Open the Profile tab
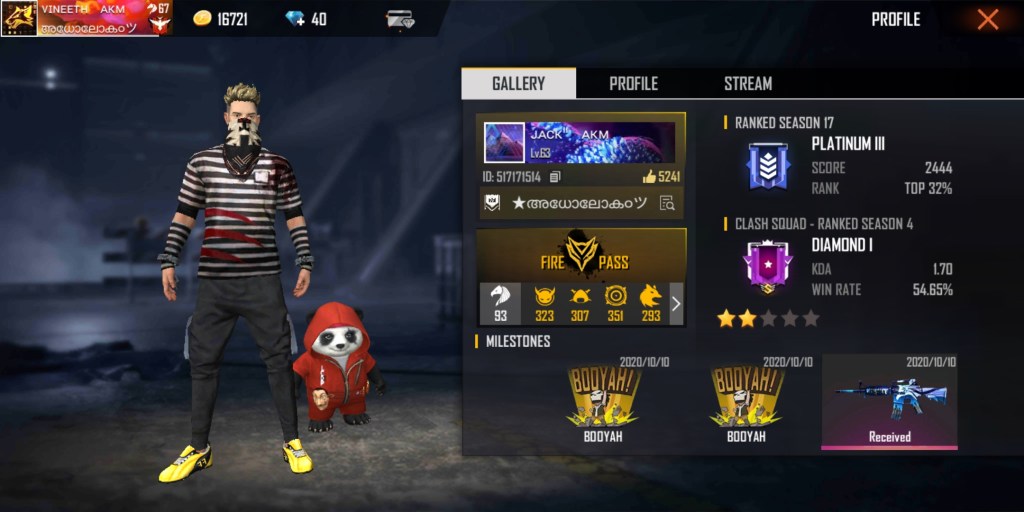 (633, 84)
